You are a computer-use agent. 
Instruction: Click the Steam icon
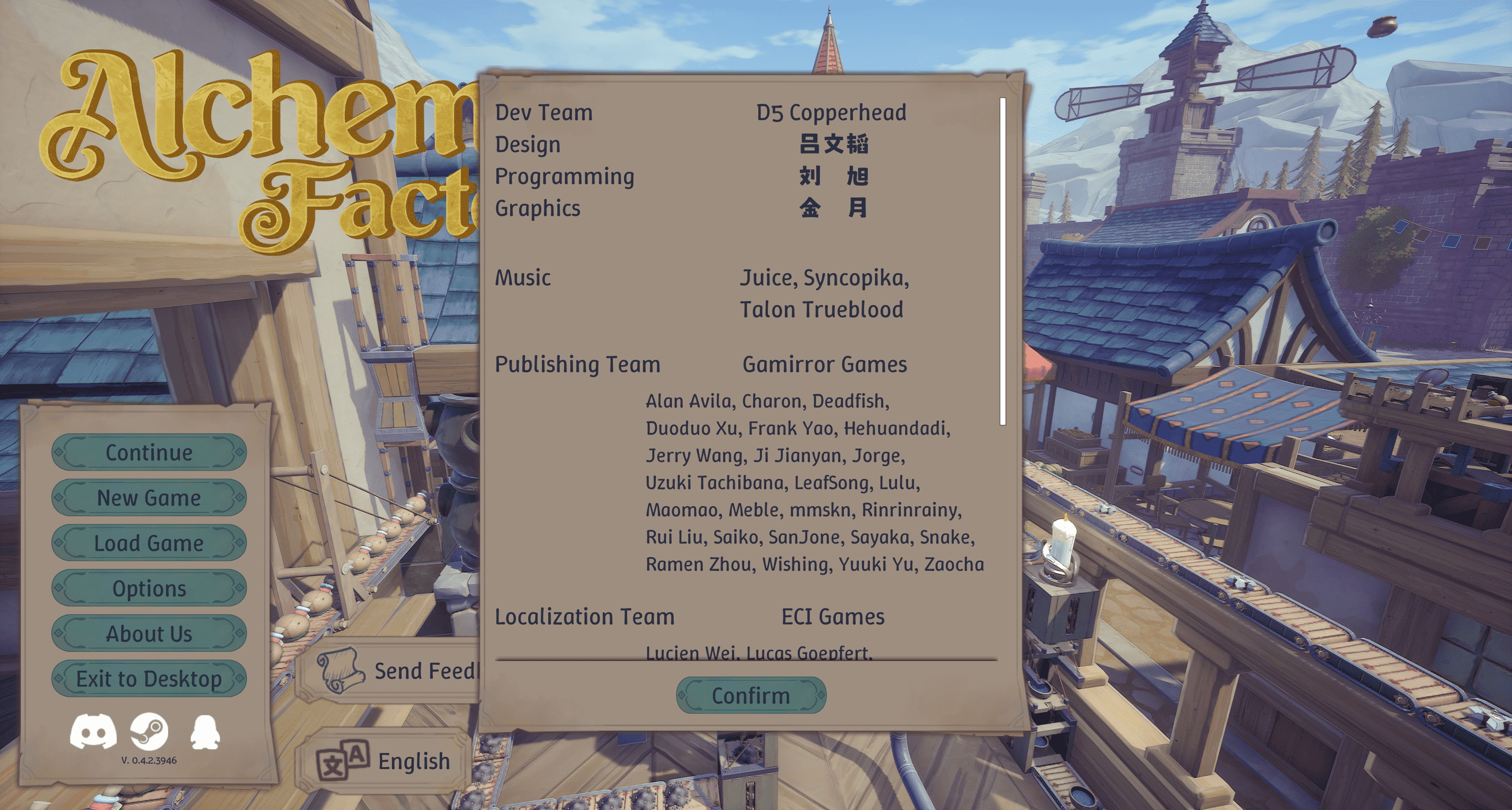tap(150, 730)
